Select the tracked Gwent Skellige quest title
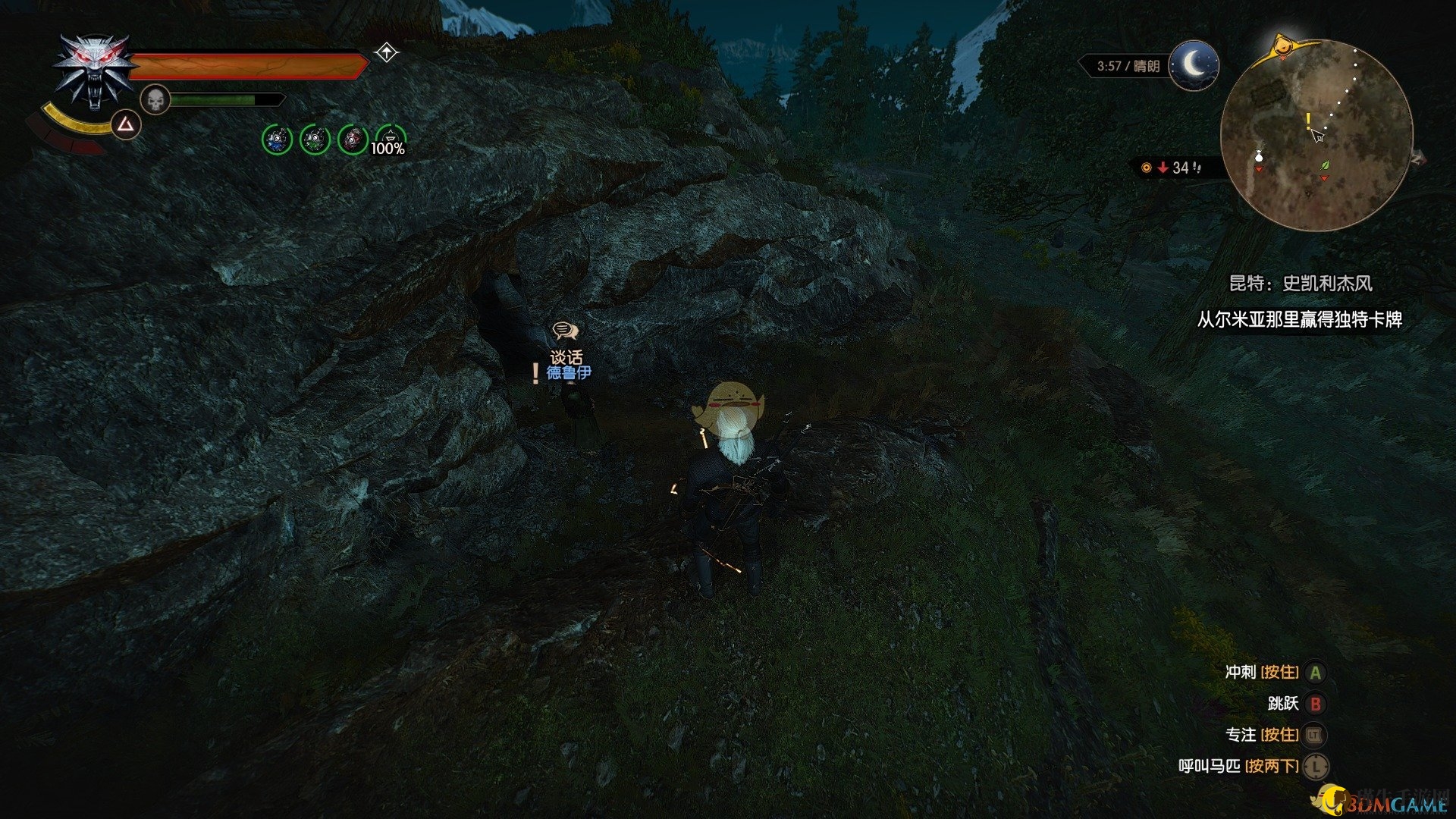1456x819 pixels. point(1300,284)
